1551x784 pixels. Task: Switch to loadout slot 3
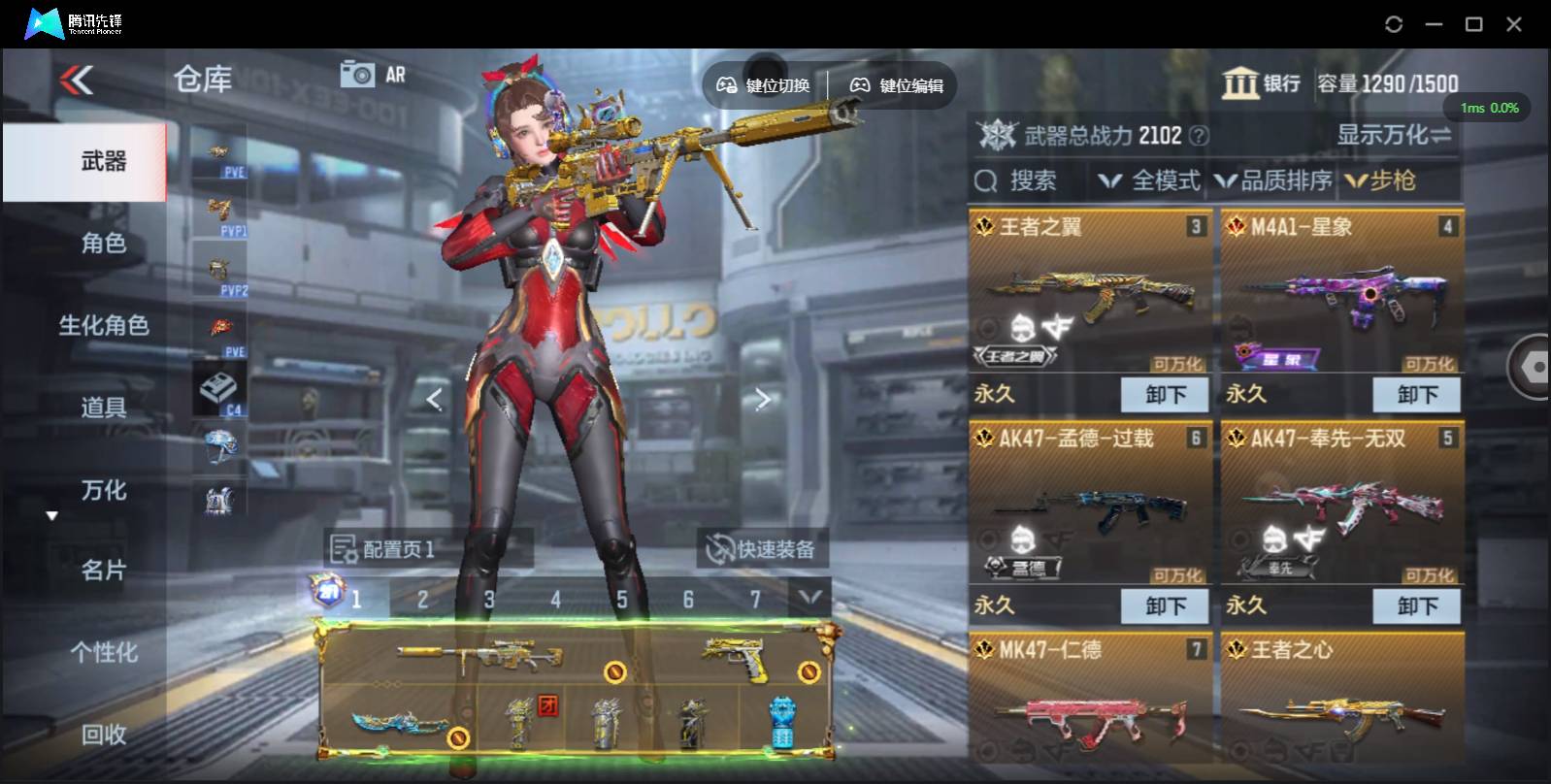tap(489, 600)
